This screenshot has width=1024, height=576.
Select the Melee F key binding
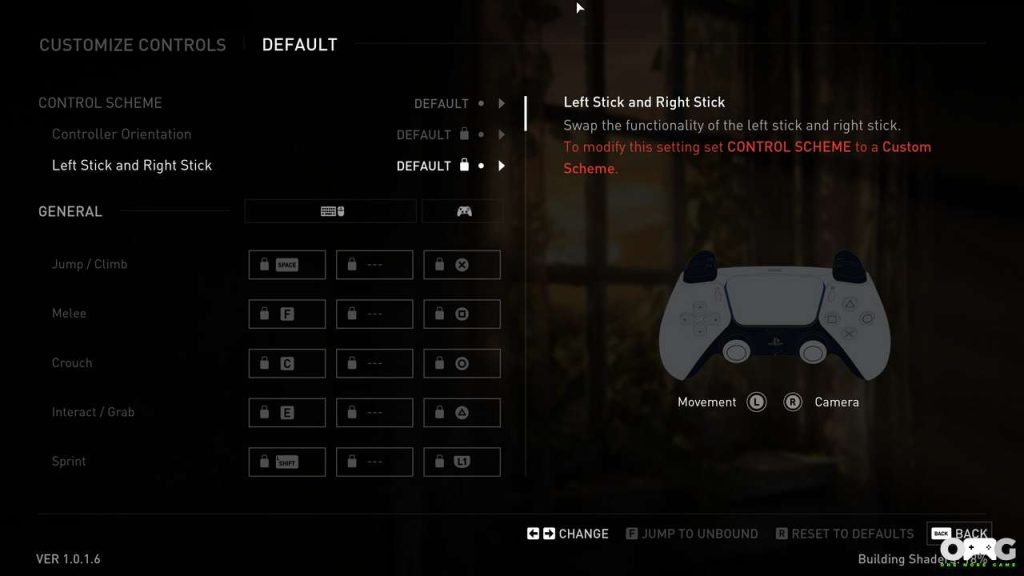(x=287, y=314)
